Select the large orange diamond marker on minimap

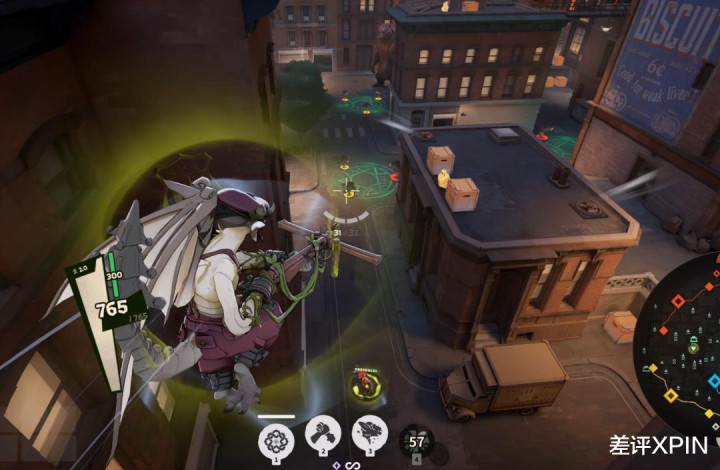click(x=677, y=299)
